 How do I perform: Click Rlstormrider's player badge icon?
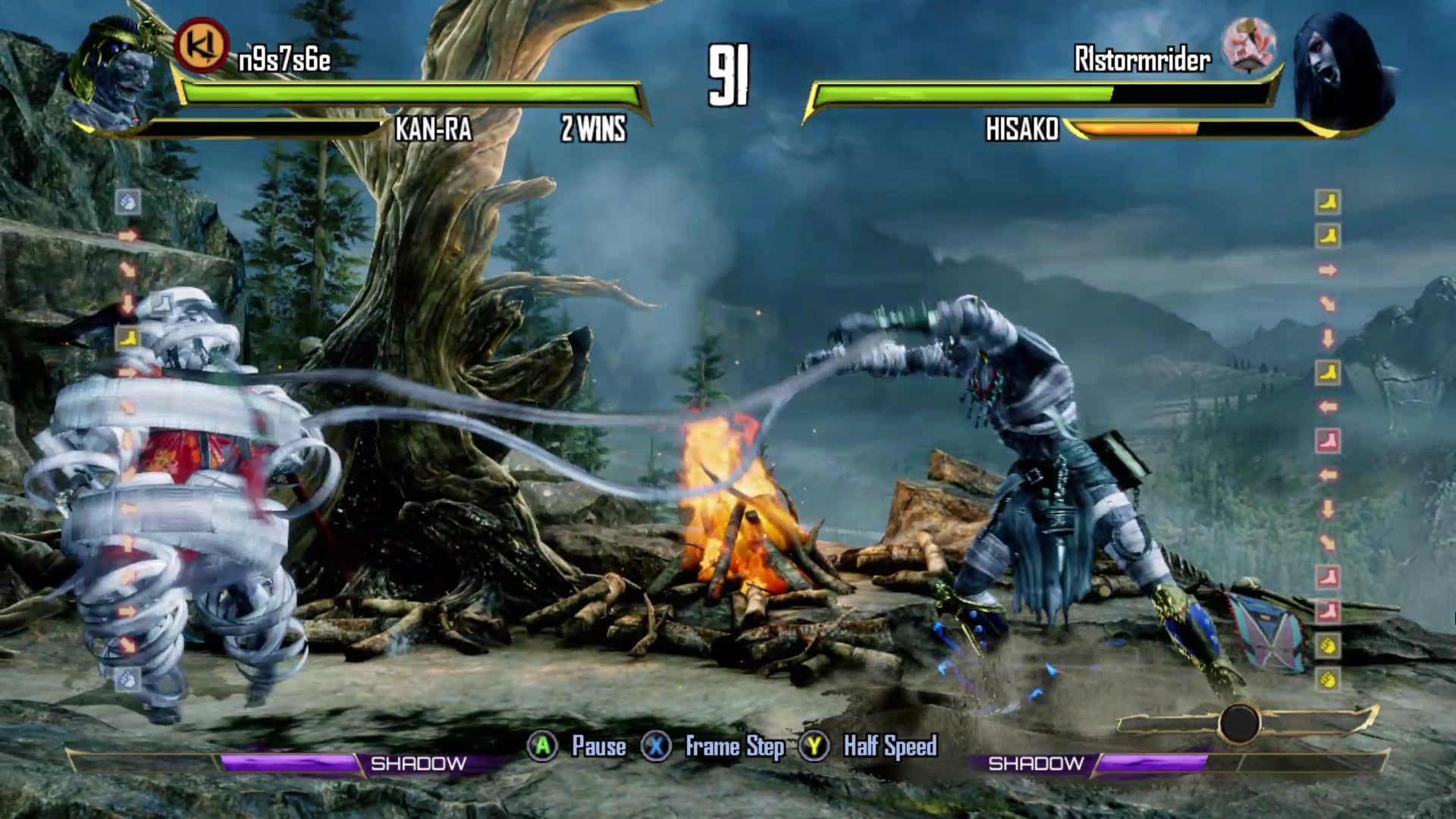[1250, 45]
